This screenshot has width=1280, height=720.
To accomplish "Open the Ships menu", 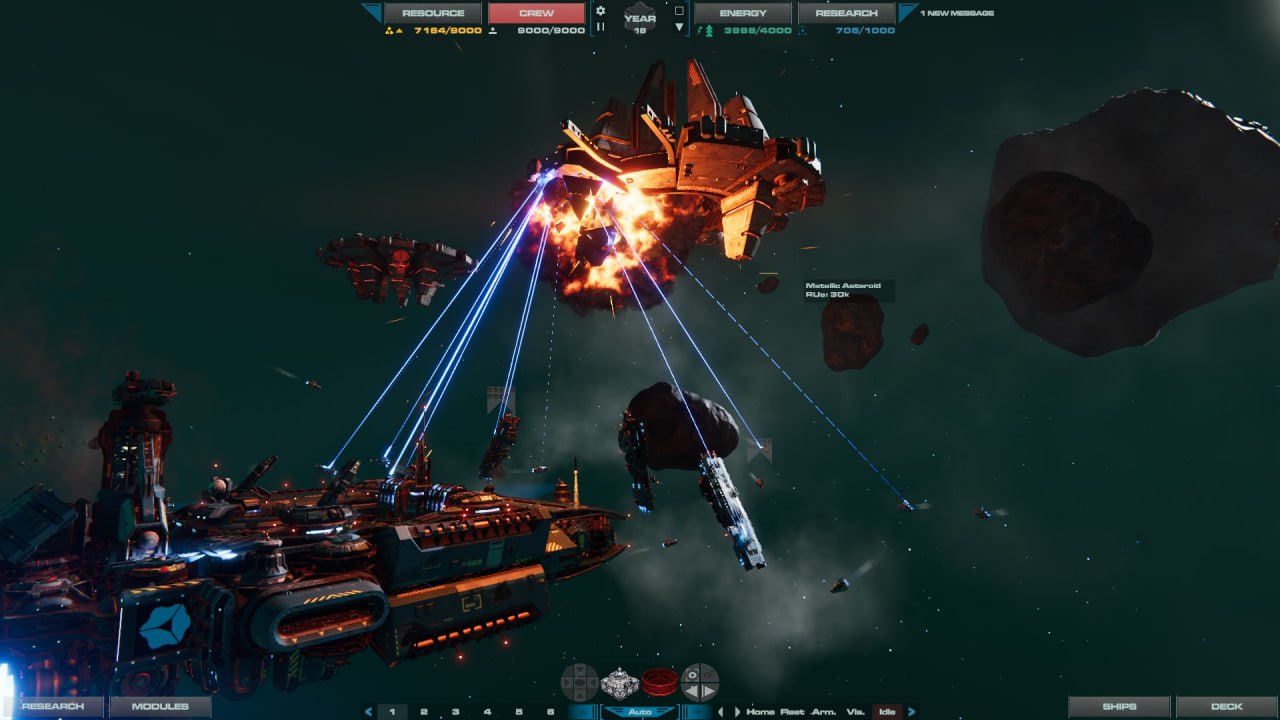I will (x=1119, y=707).
